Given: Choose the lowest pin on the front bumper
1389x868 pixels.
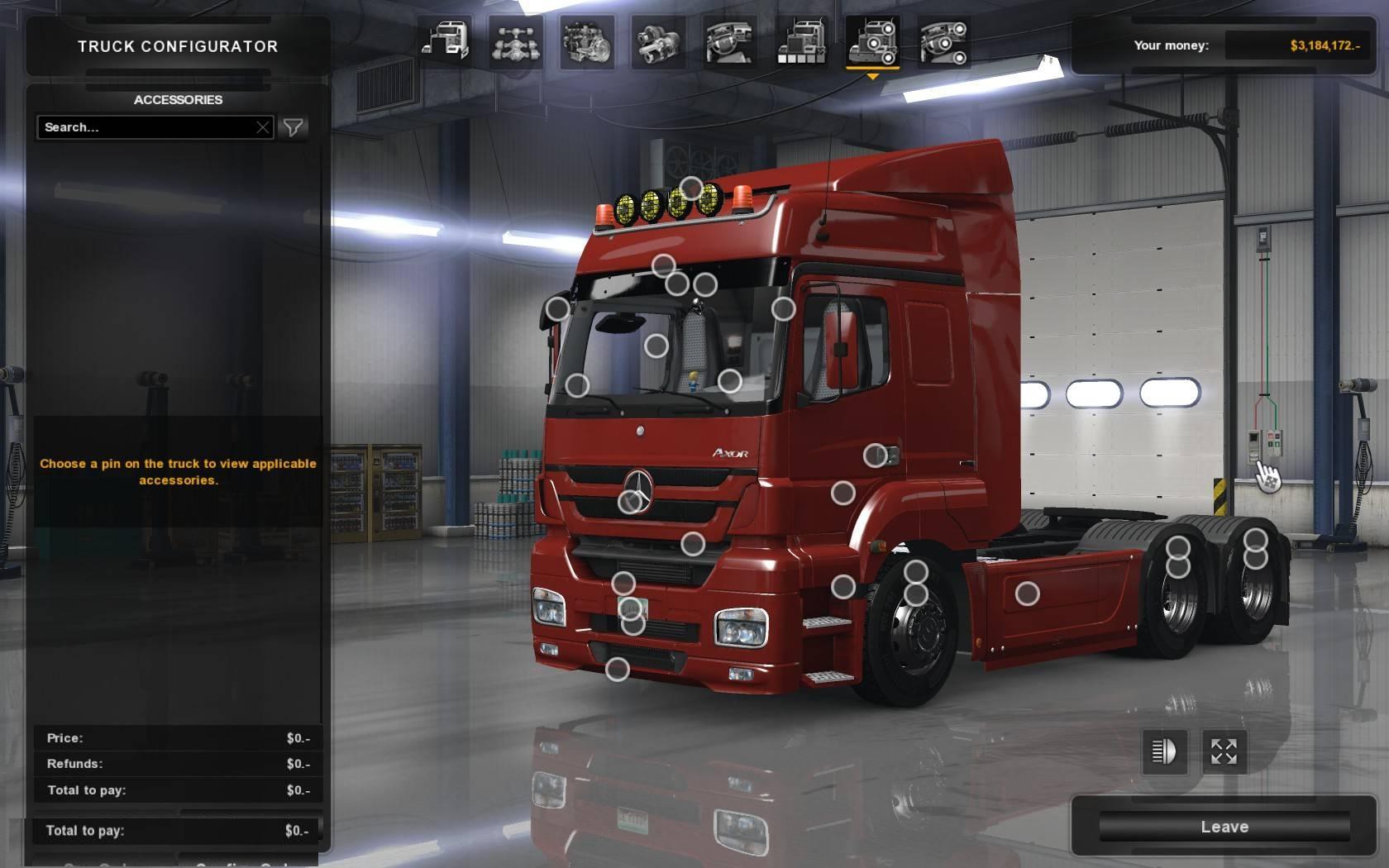Looking at the screenshot, I should point(618,670).
